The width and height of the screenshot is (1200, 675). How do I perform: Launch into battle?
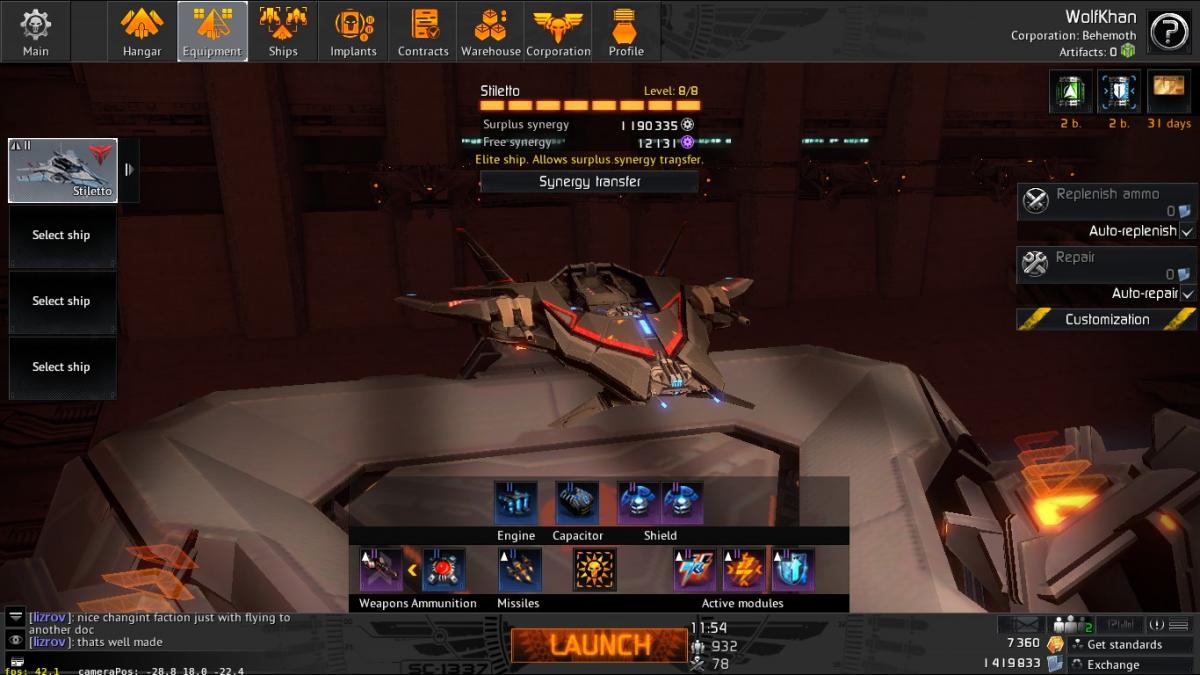(x=598, y=645)
